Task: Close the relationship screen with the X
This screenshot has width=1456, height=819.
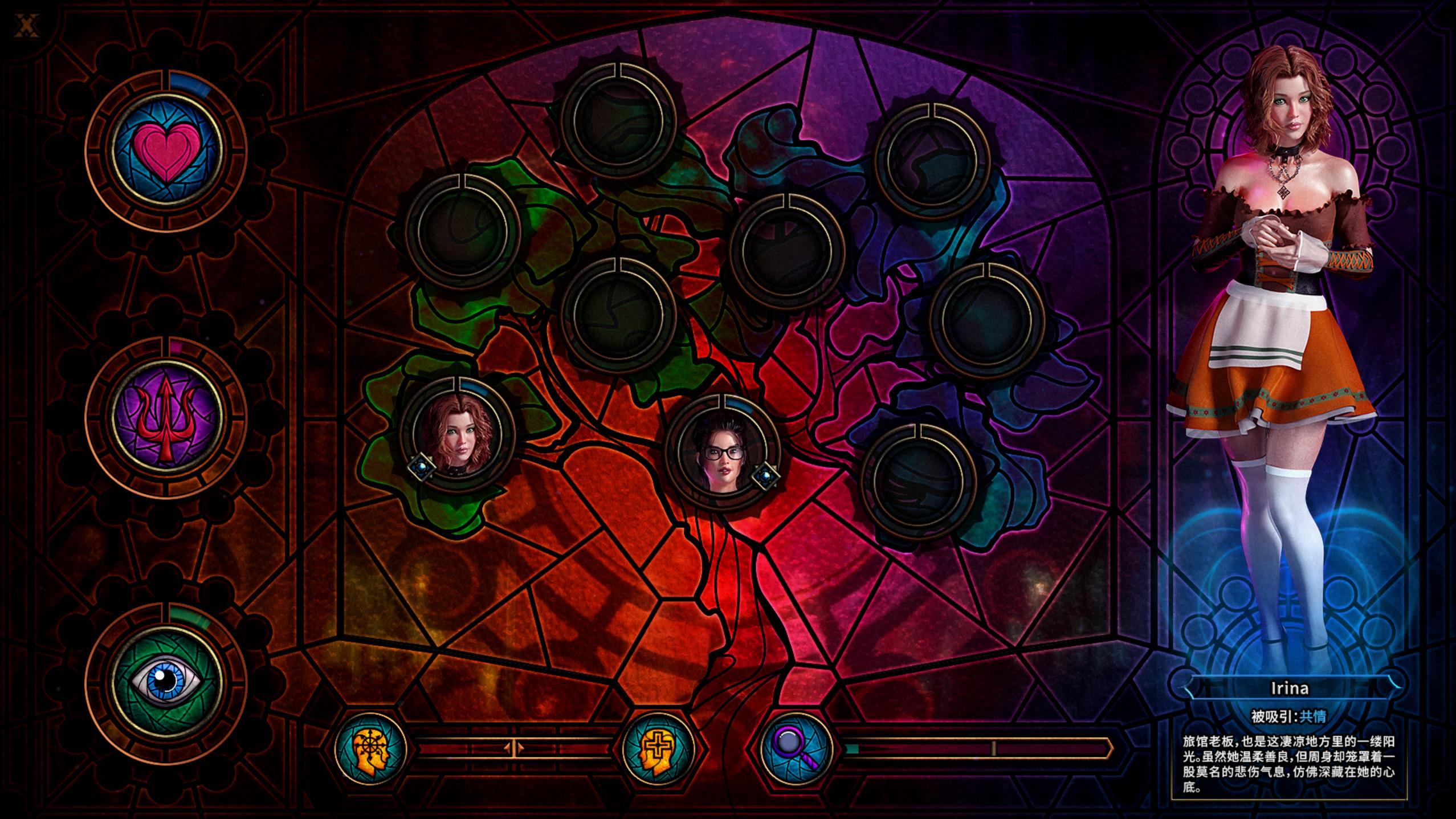Action: (x=25, y=26)
